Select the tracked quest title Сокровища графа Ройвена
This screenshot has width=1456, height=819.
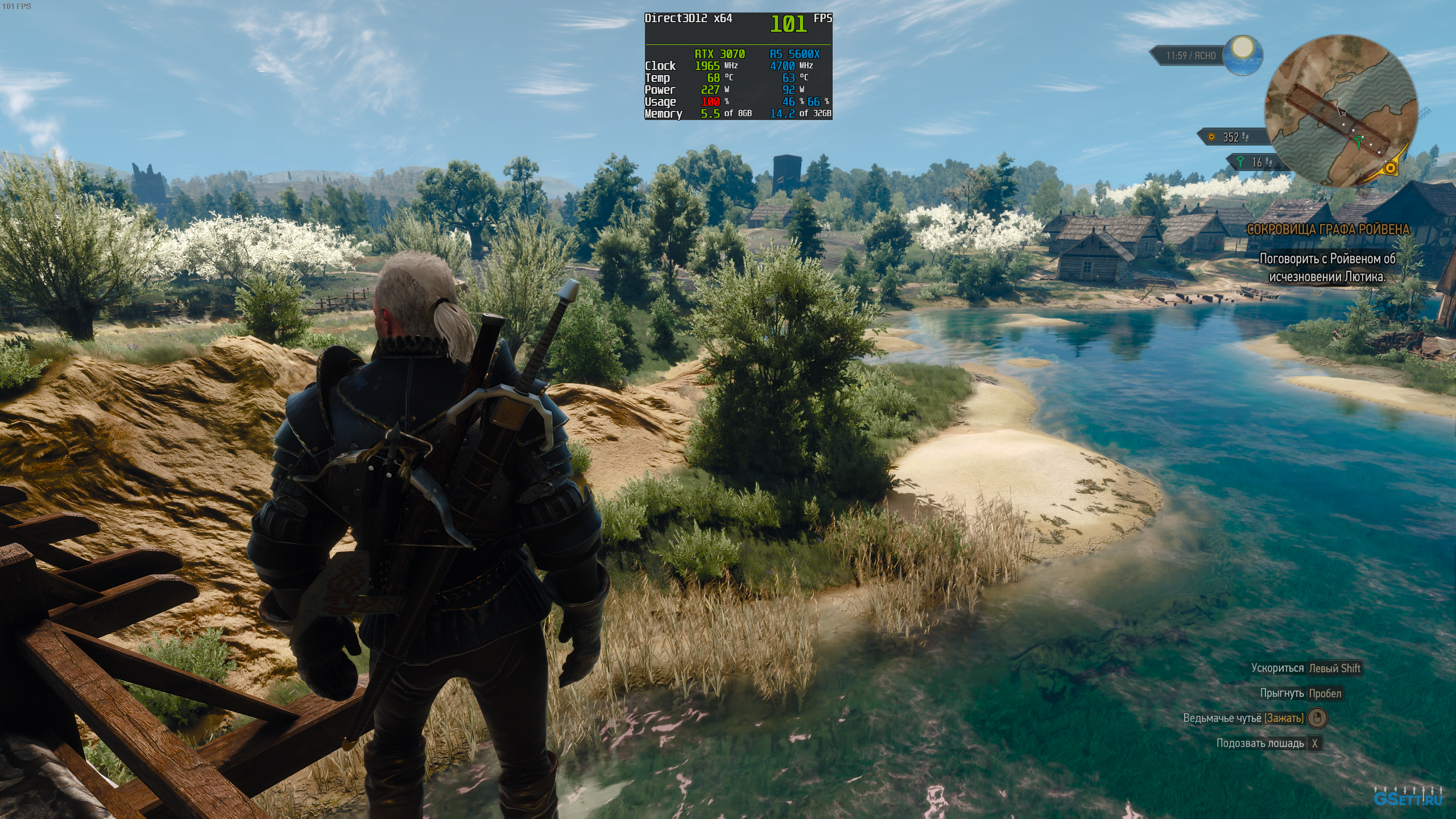tap(1328, 229)
